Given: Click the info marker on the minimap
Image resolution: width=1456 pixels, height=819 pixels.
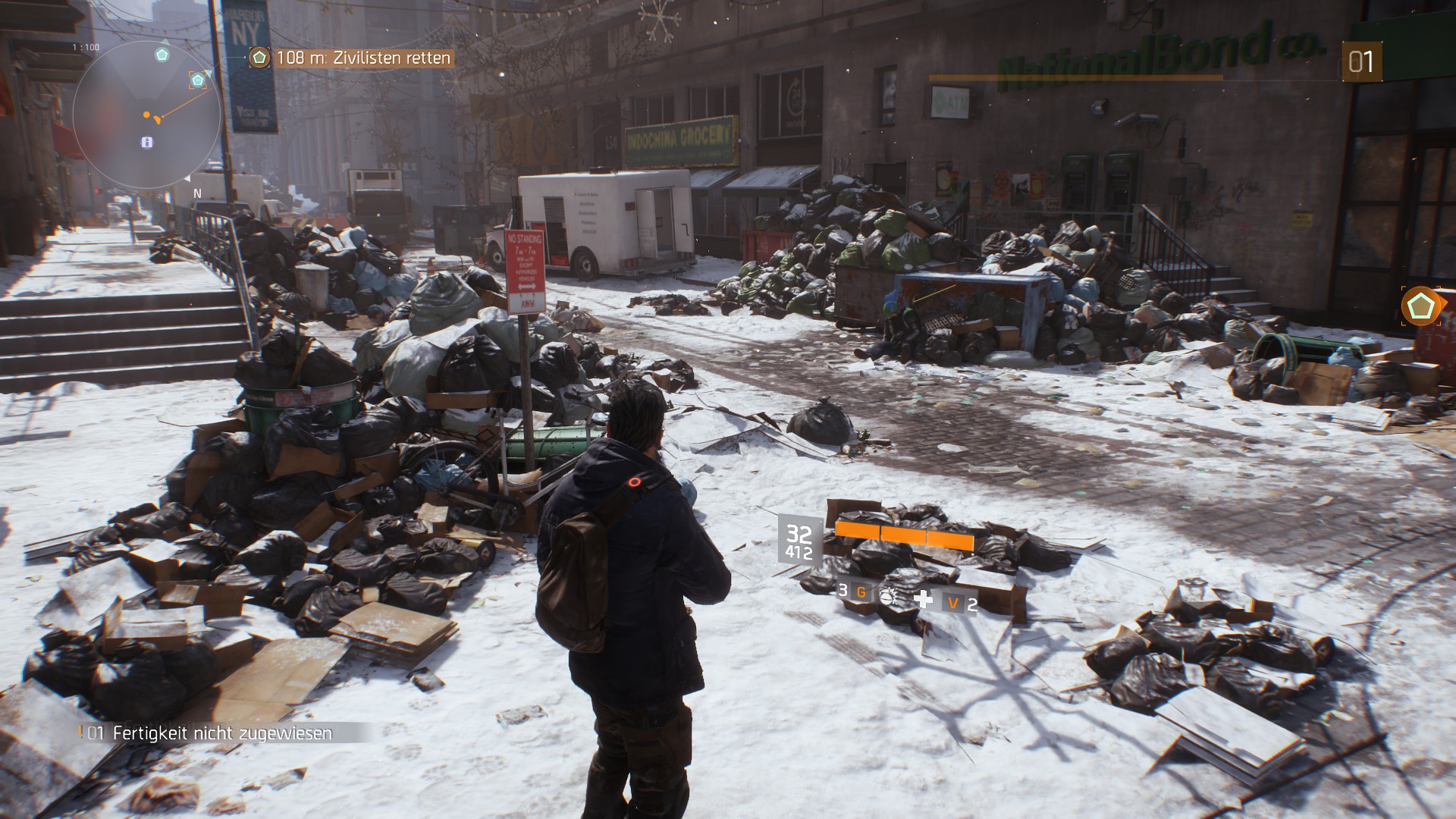Looking at the screenshot, I should click(147, 142).
